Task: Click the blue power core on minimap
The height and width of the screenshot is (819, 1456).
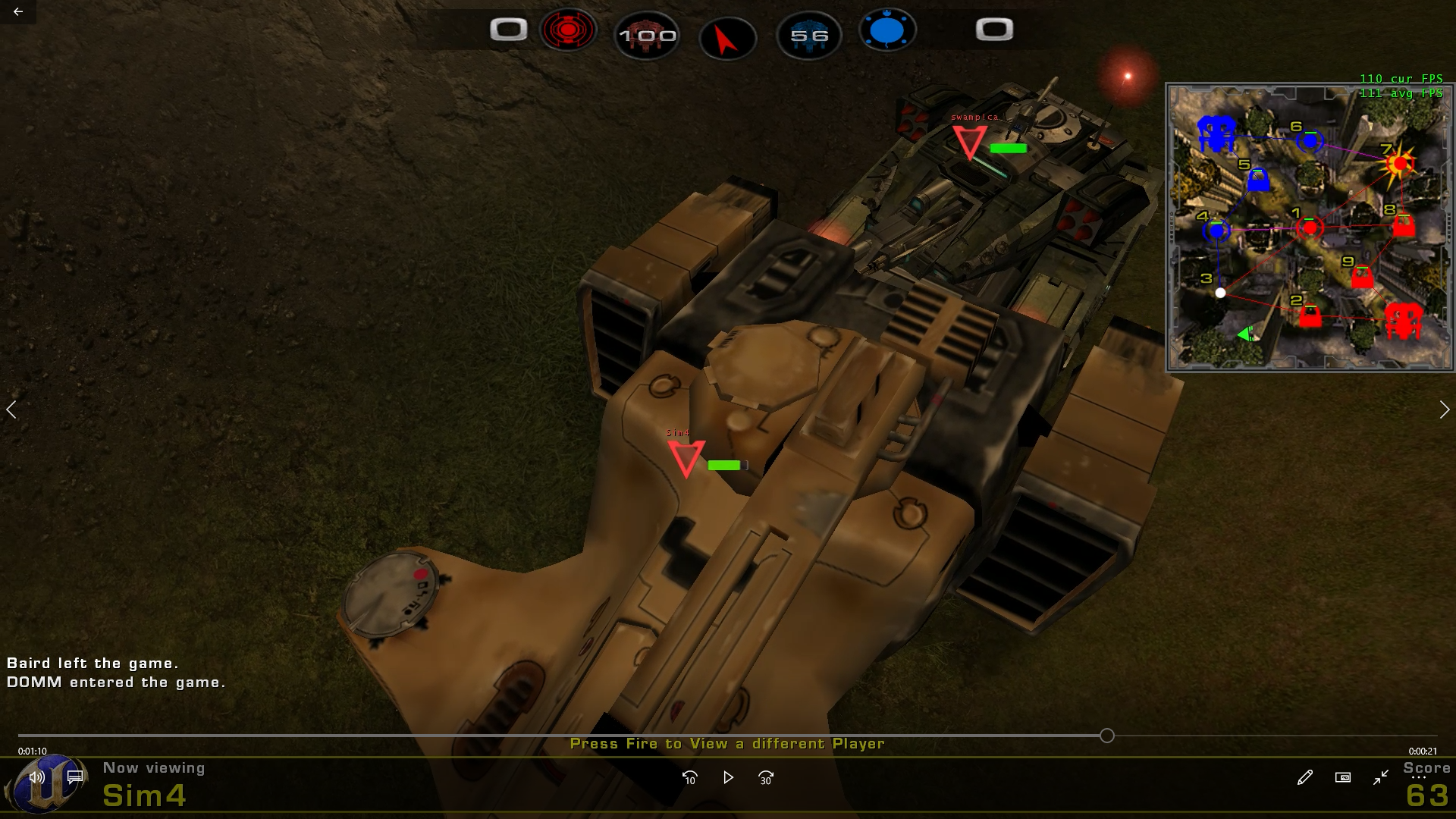Action: [1216, 133]
